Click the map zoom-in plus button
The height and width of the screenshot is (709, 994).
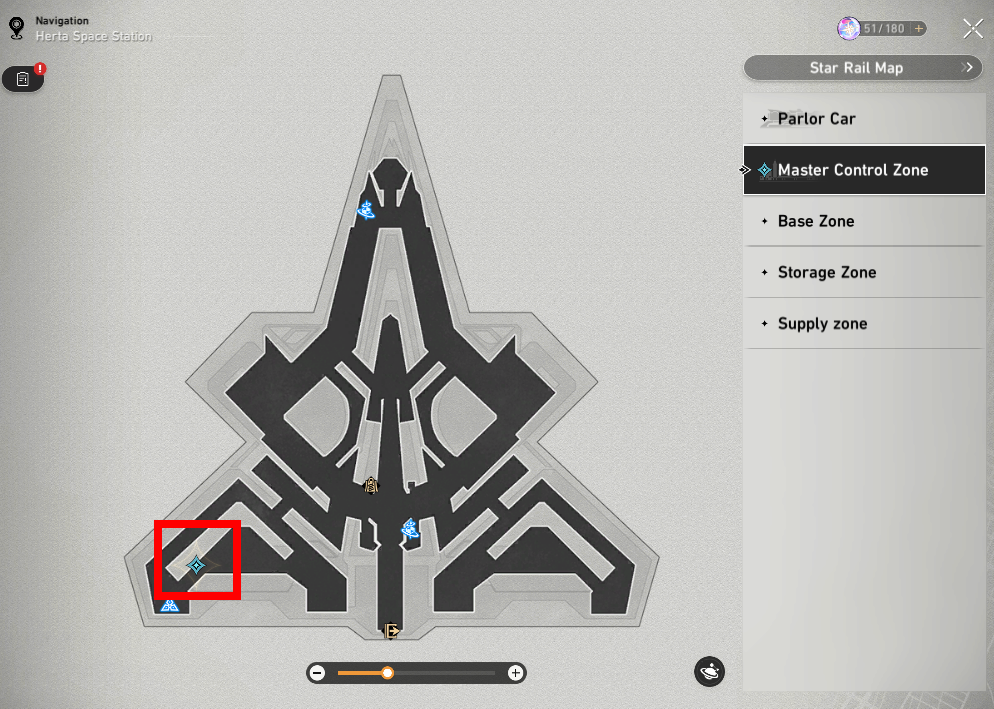(515, 673)
